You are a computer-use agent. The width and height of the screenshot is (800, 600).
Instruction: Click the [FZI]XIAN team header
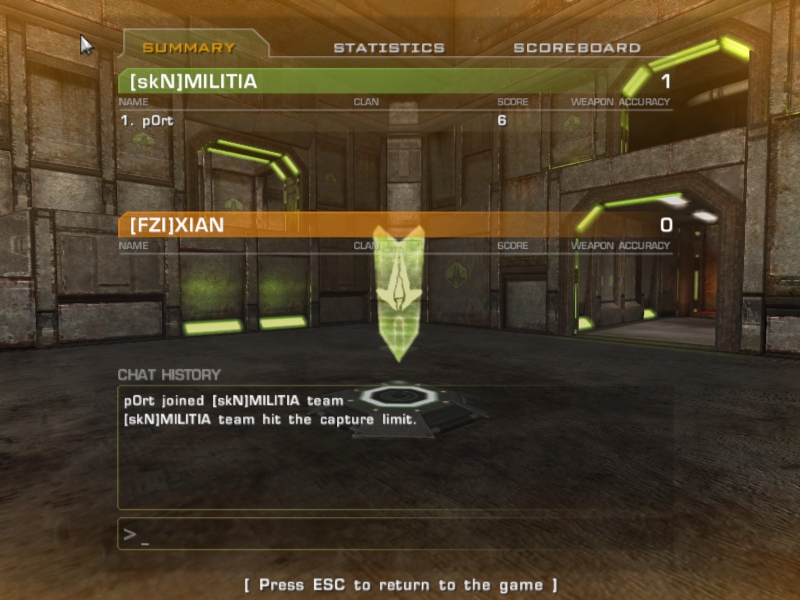tap(395, 225)
